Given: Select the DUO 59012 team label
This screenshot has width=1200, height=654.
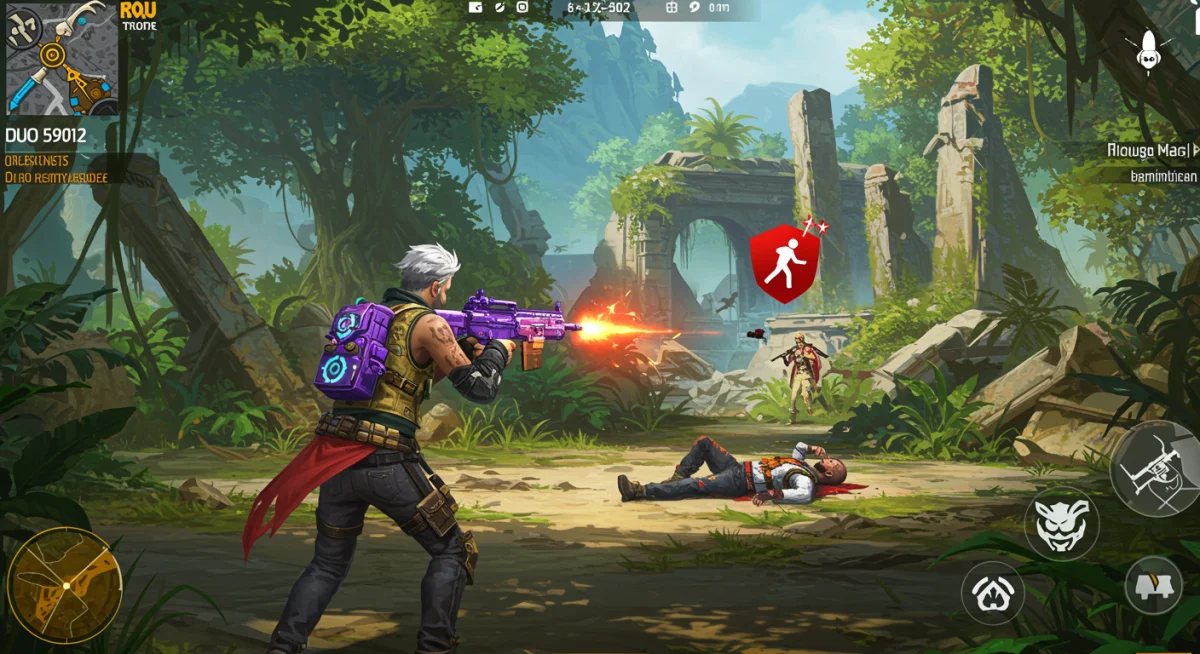Looking at the screenshot, I should point(46,135).
